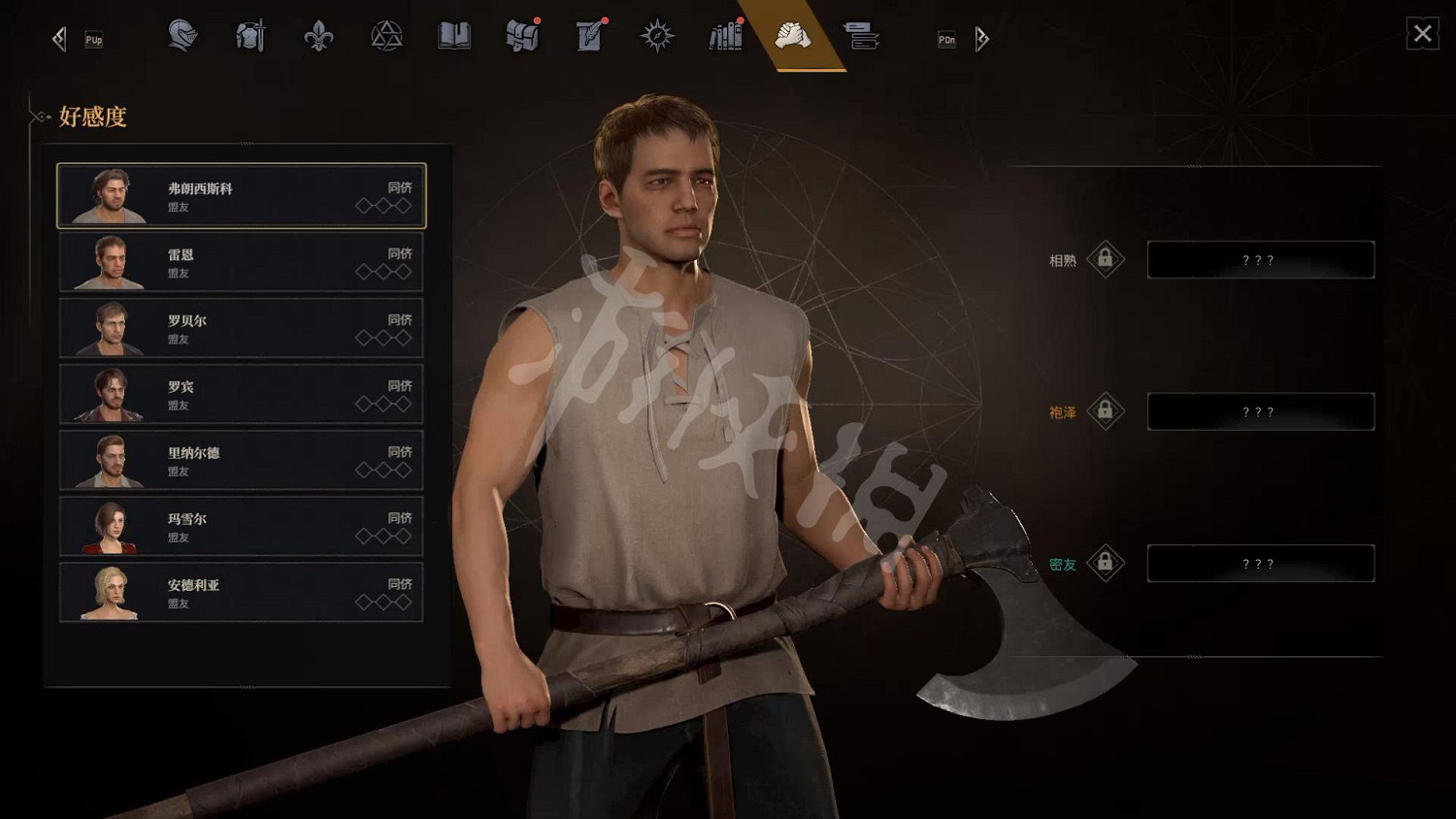The height and width of the screenshot is (819, 1456).
Task: Pick 罗宾 from the affinity list
Action: coord(242,394)
